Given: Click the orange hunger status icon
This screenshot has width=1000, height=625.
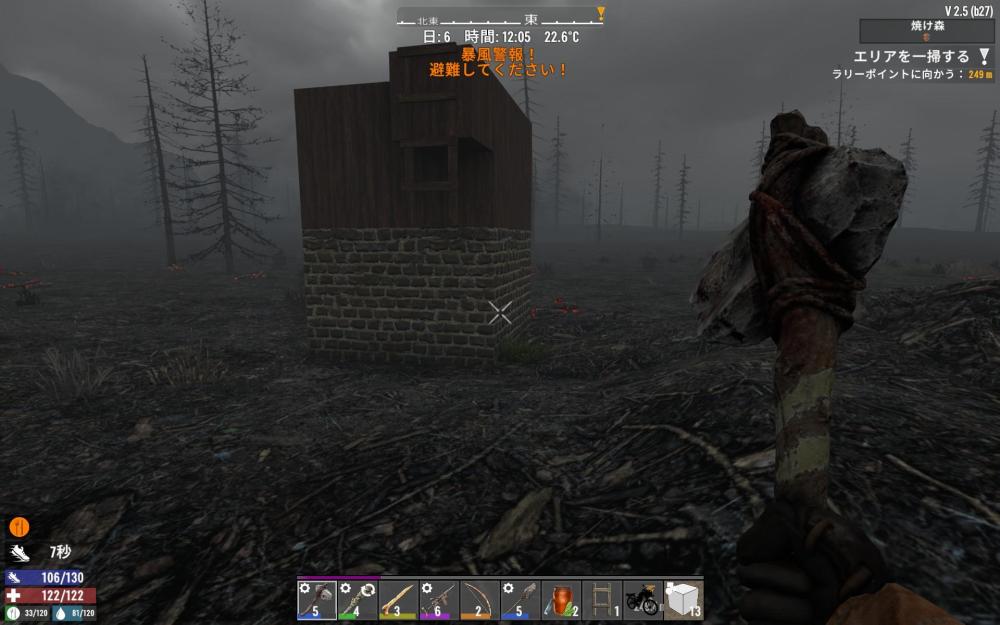Looking at the screenshot, I should click(x=18, y=526).
